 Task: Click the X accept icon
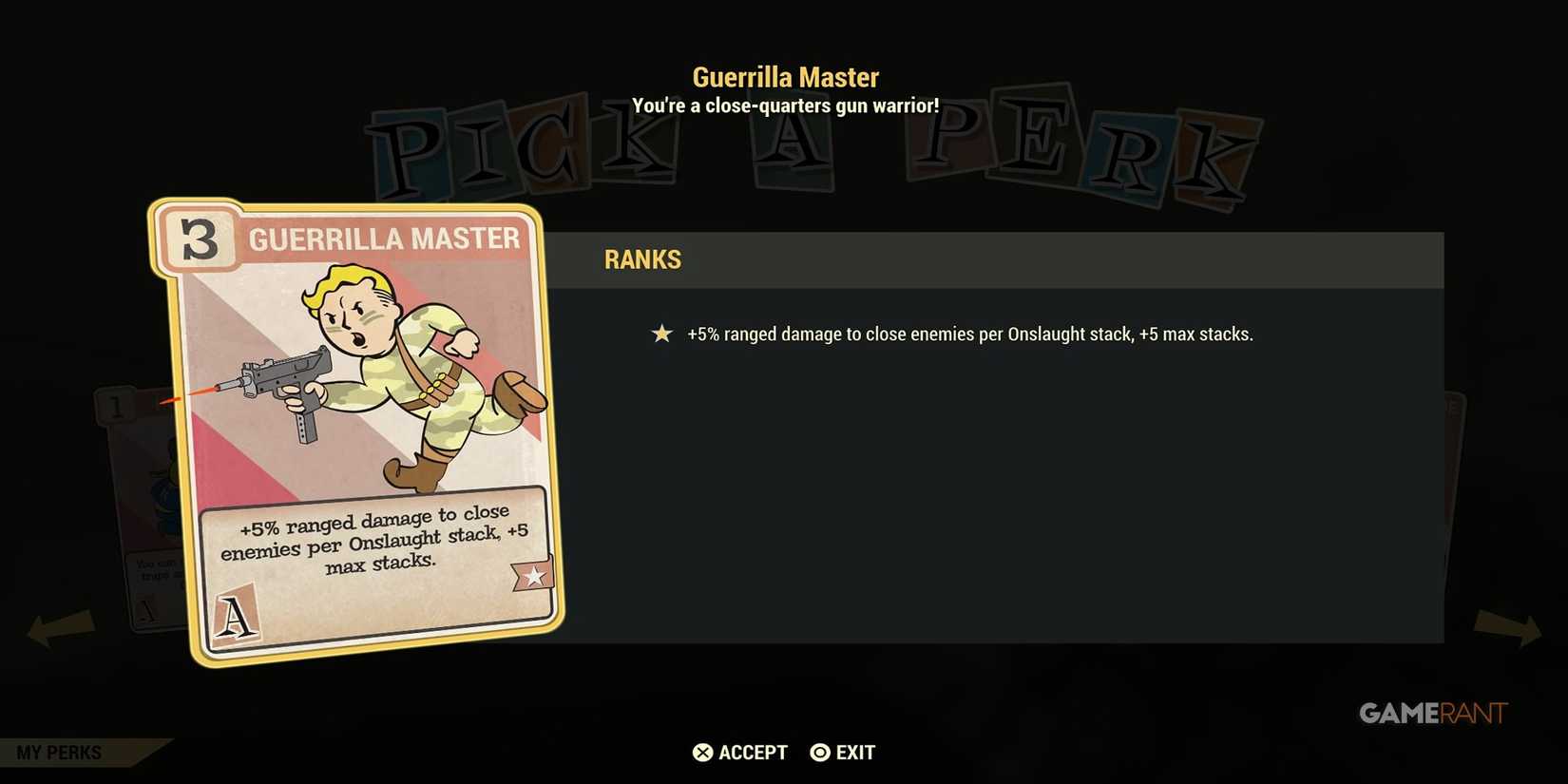(x=702, y=752)
